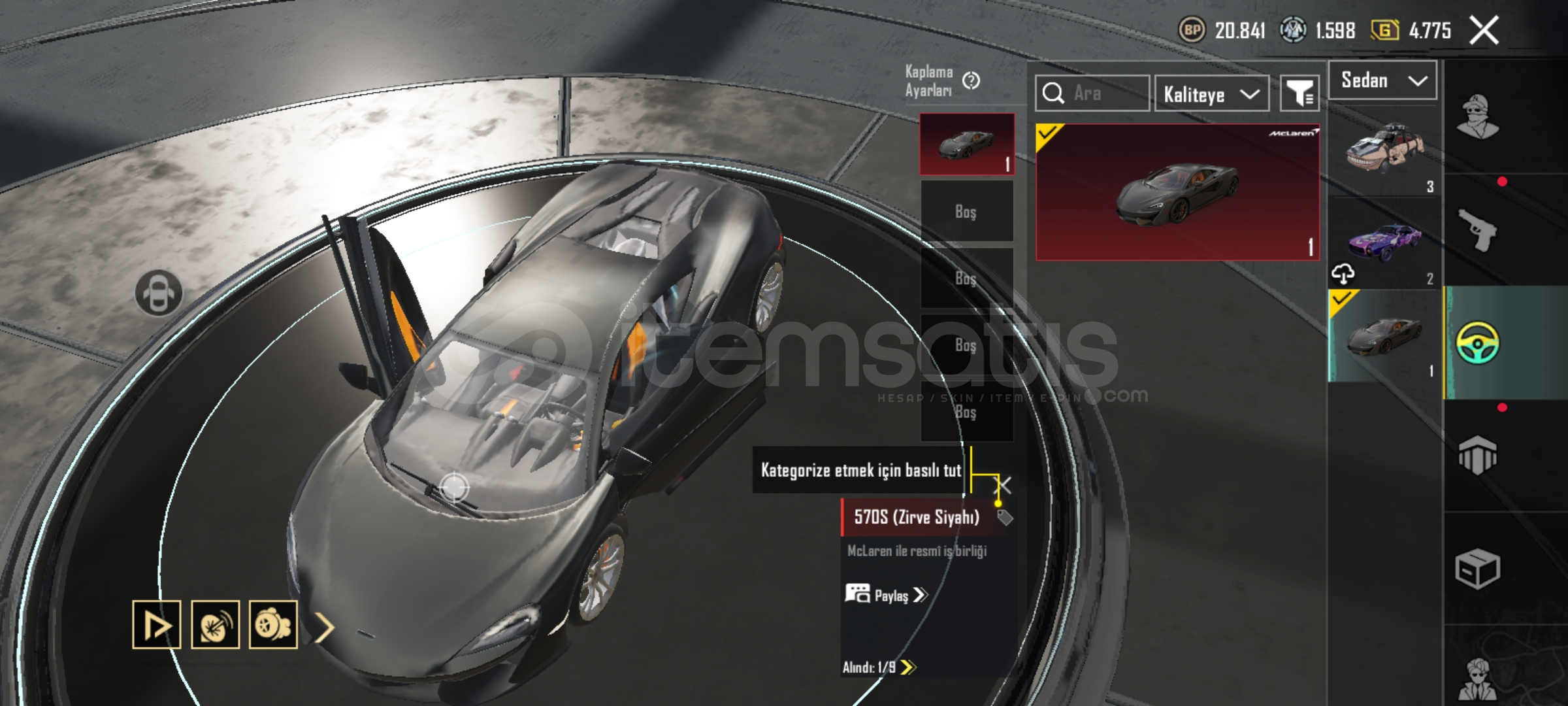Select the purple sports car thumbnail
The width and height of the screenshot is (1568, 706).
(x=1384, y=241)
